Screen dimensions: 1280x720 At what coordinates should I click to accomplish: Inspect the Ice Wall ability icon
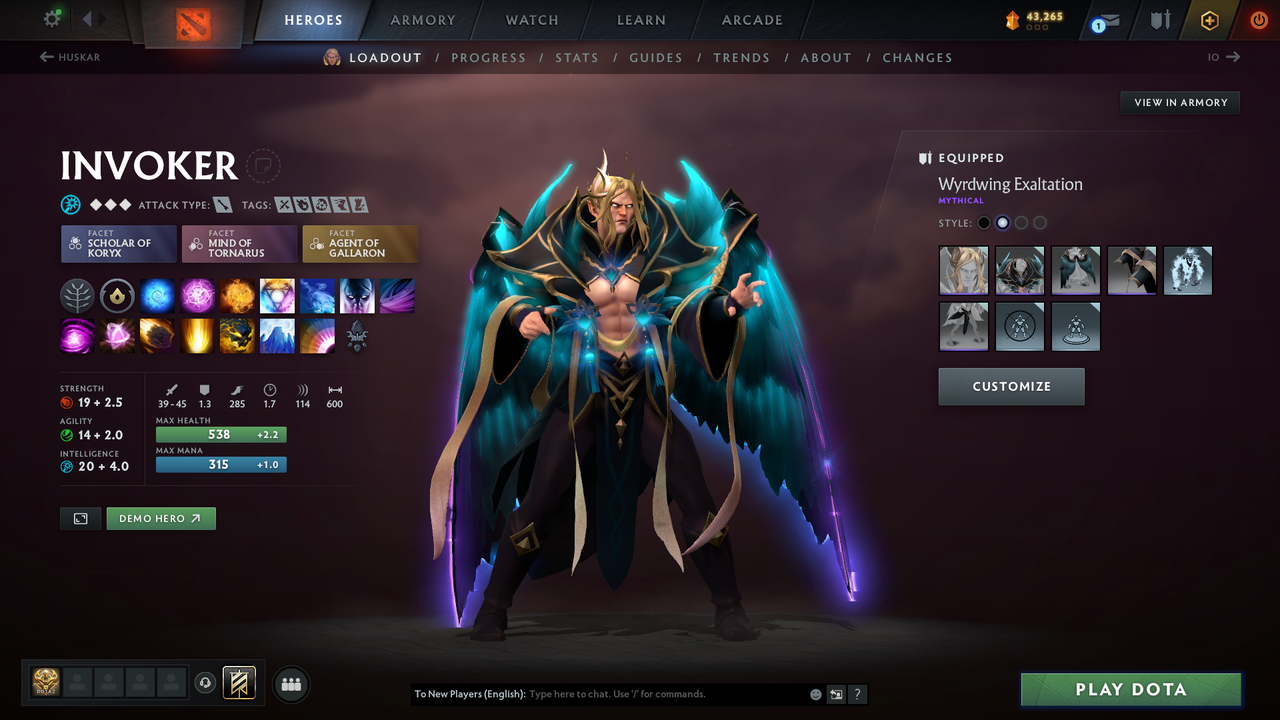277,335
